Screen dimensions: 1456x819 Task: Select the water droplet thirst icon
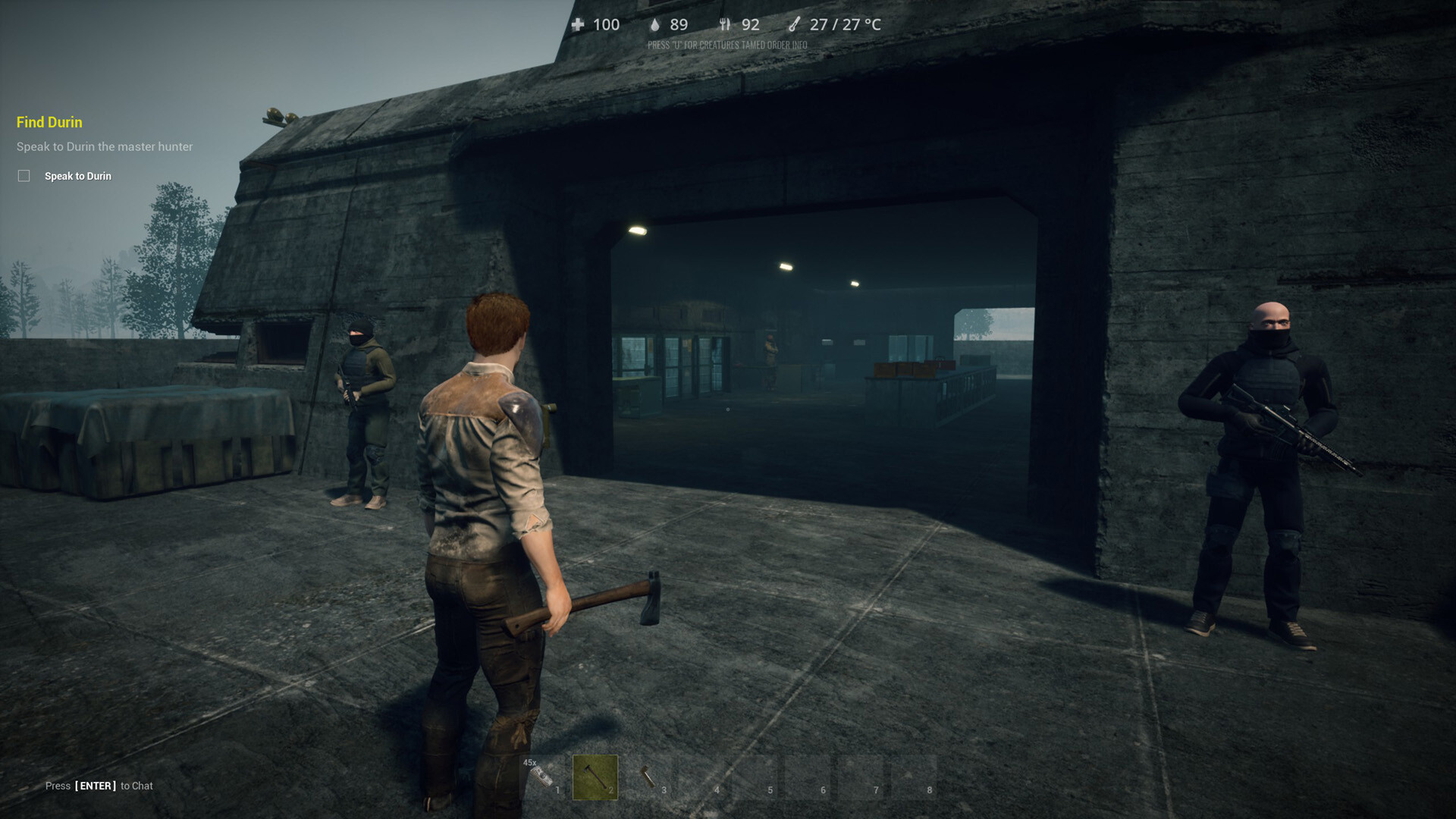click(x=655, y=24)
